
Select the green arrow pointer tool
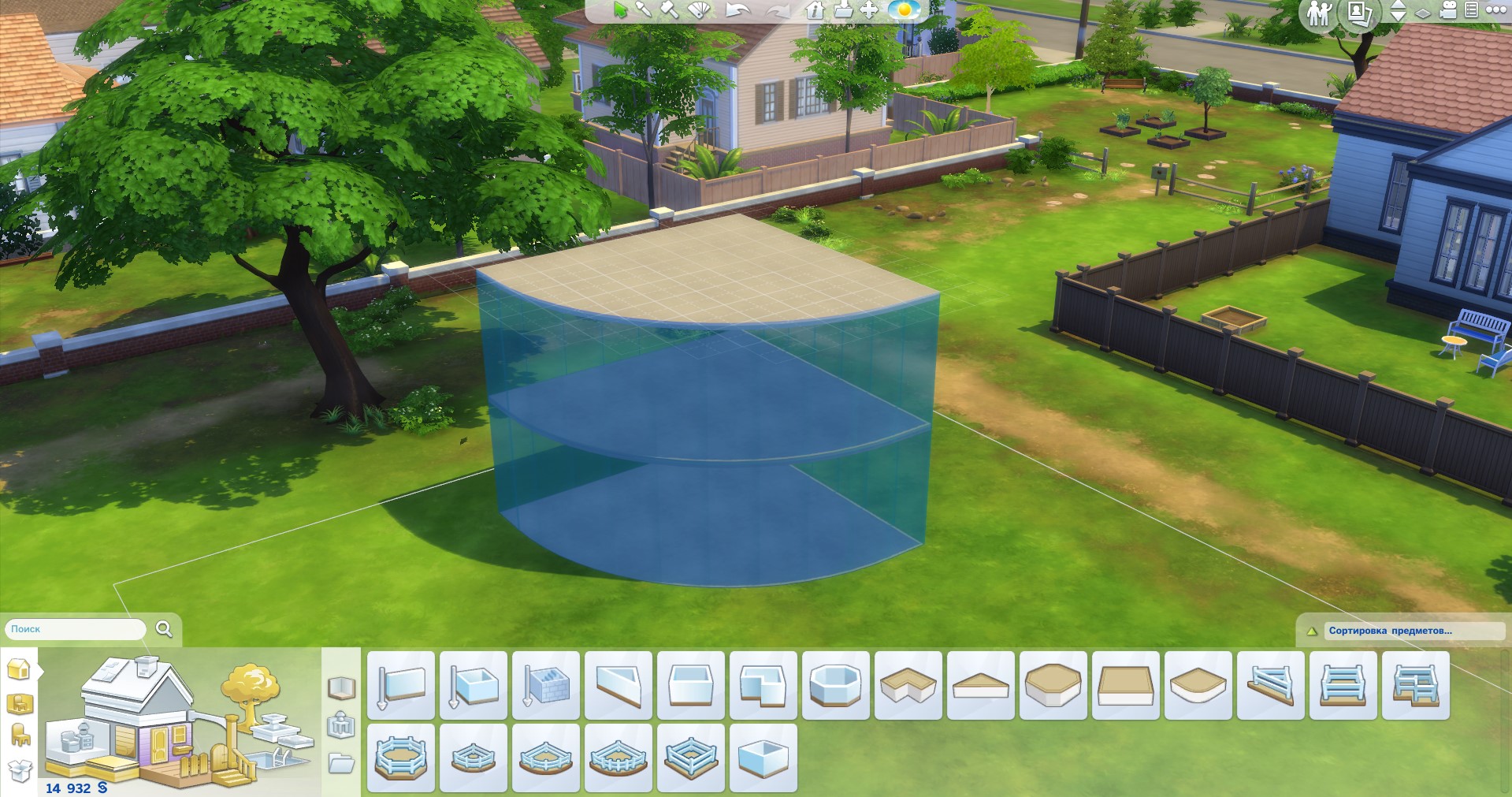pos(621,10)
